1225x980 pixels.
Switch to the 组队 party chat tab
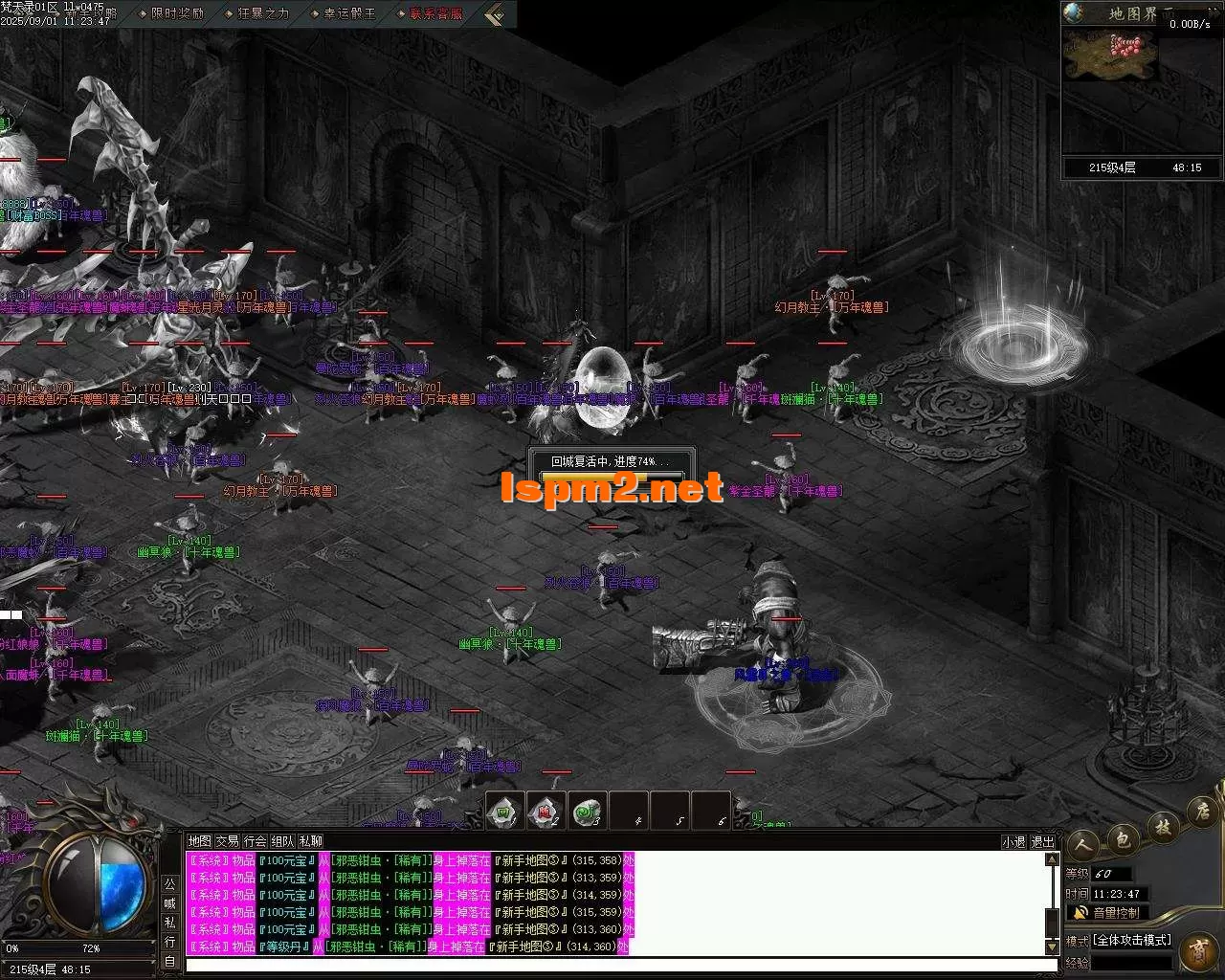282,841
